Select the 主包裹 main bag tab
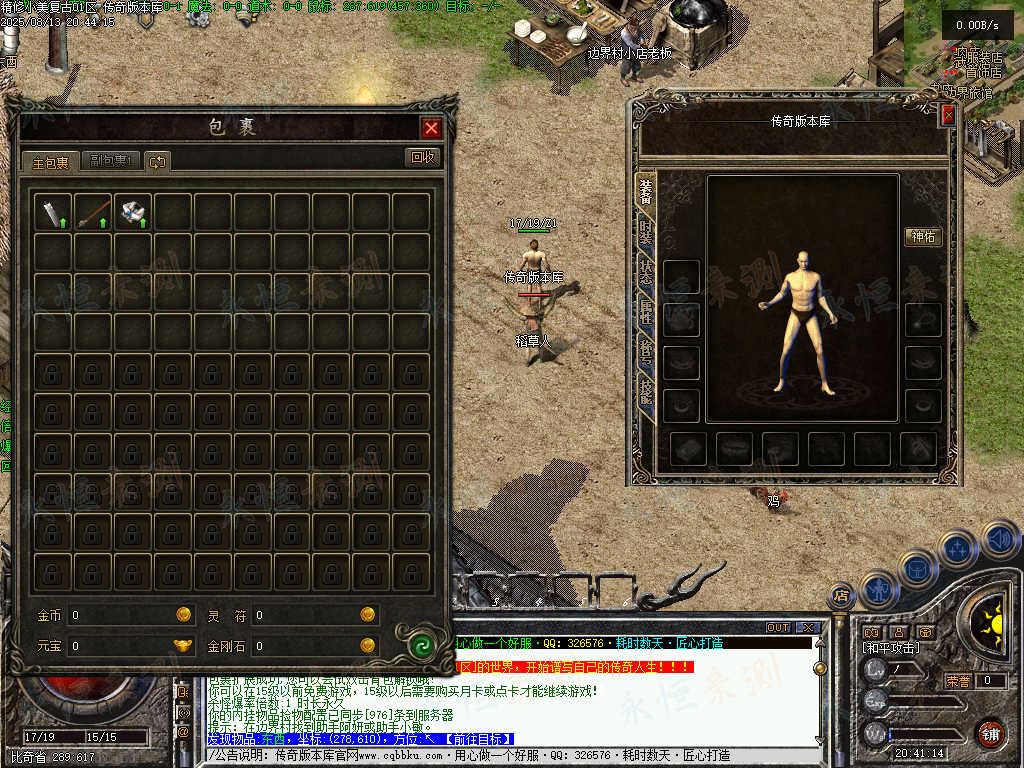Viewport: 1024px width, 768px height. (50, 161)
